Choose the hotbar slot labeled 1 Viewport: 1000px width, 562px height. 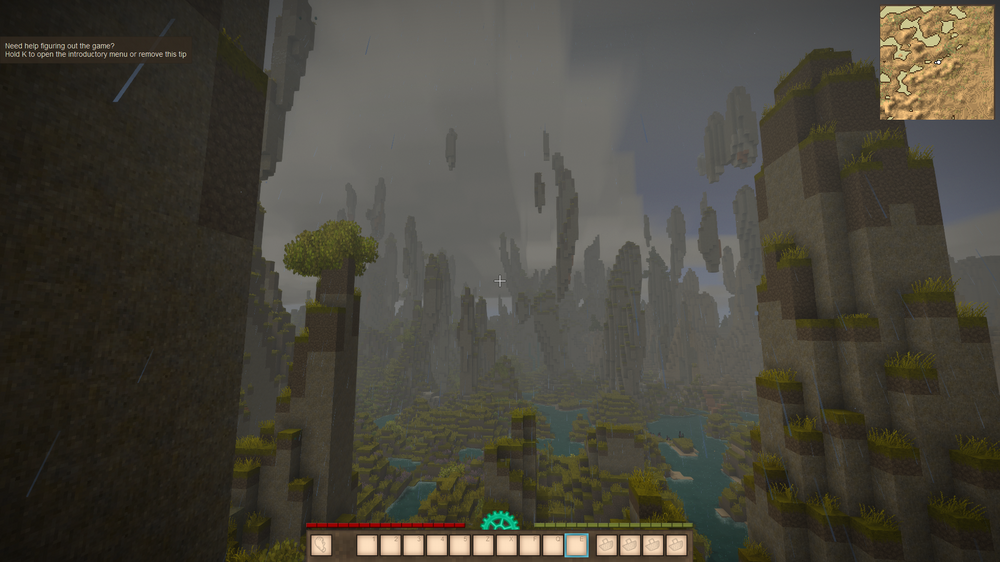click(367, 545)
